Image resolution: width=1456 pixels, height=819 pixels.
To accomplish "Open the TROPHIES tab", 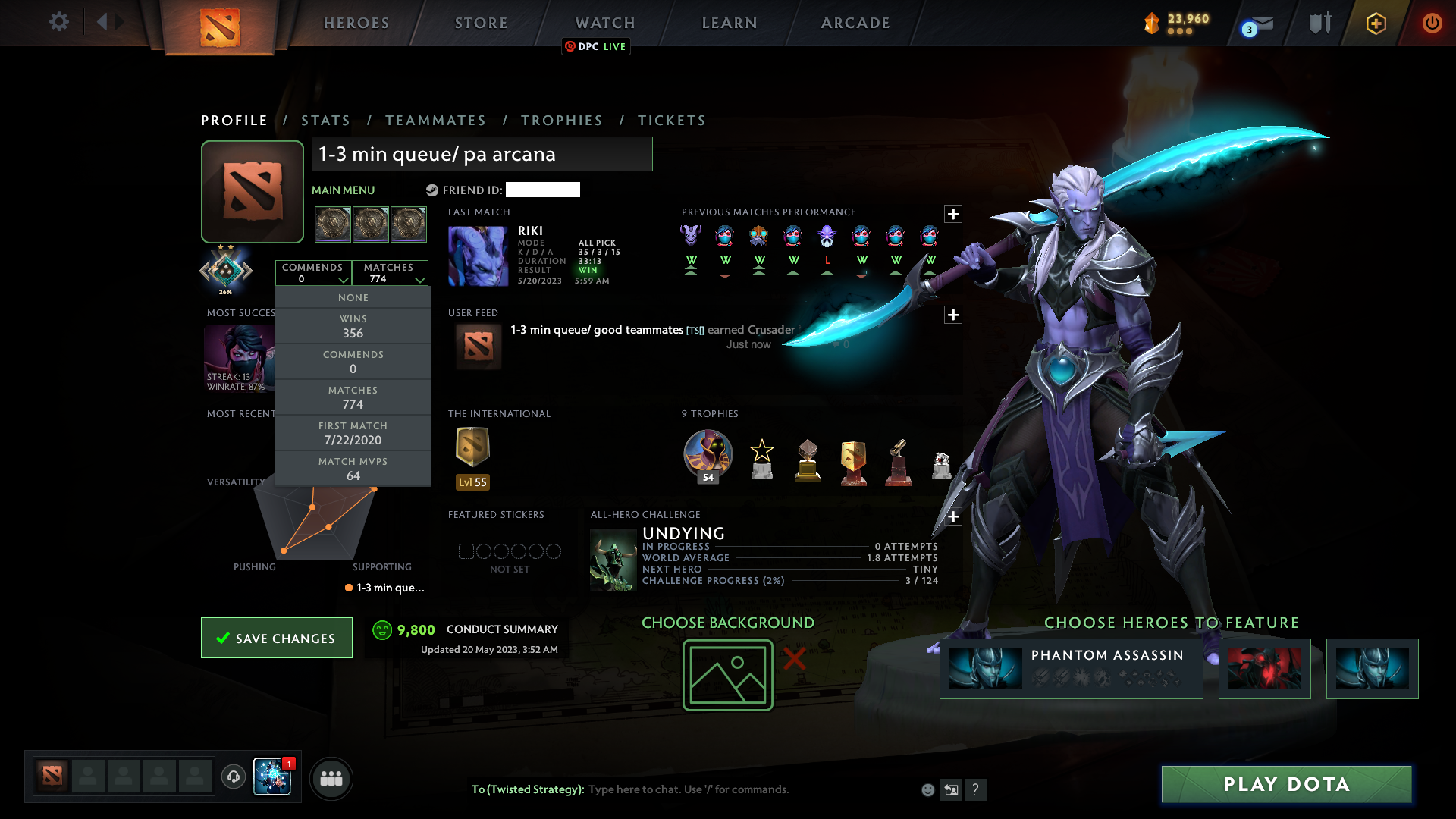I will pyautogui.click(x=561, y=120).
